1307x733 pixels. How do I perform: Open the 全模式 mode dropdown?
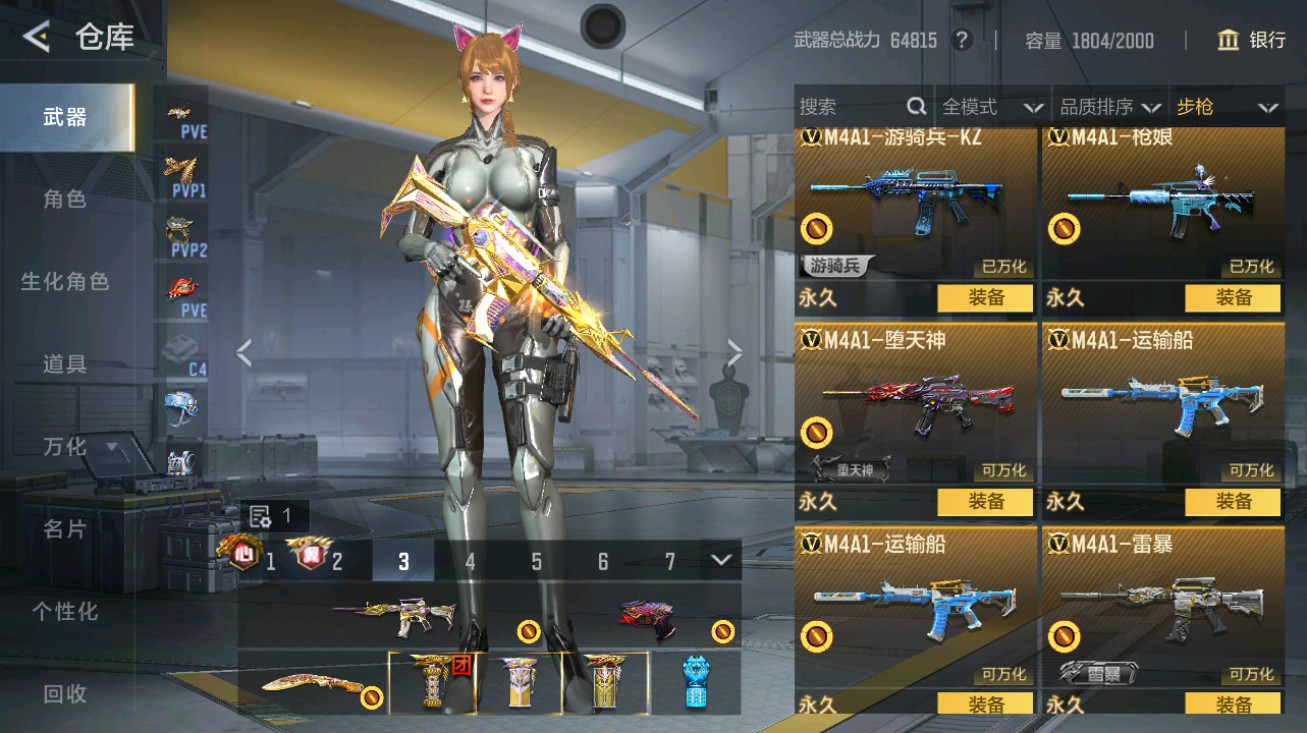pos(992,107)
